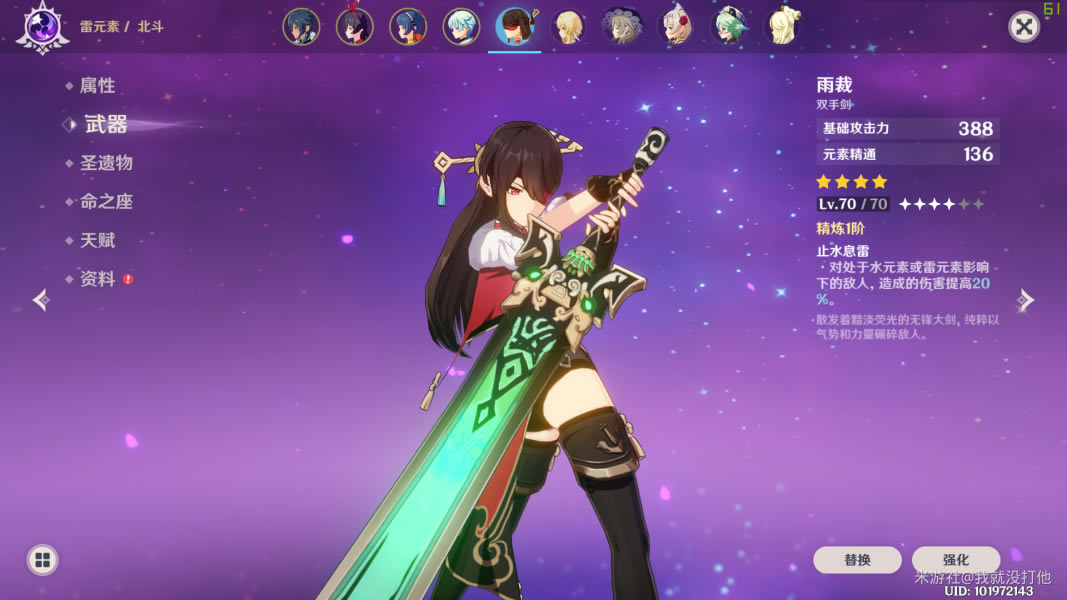Viewport: 1067px width, 600px height.
Task: Click the 替换 switch weapon button
Action: [x=857, y=560]
